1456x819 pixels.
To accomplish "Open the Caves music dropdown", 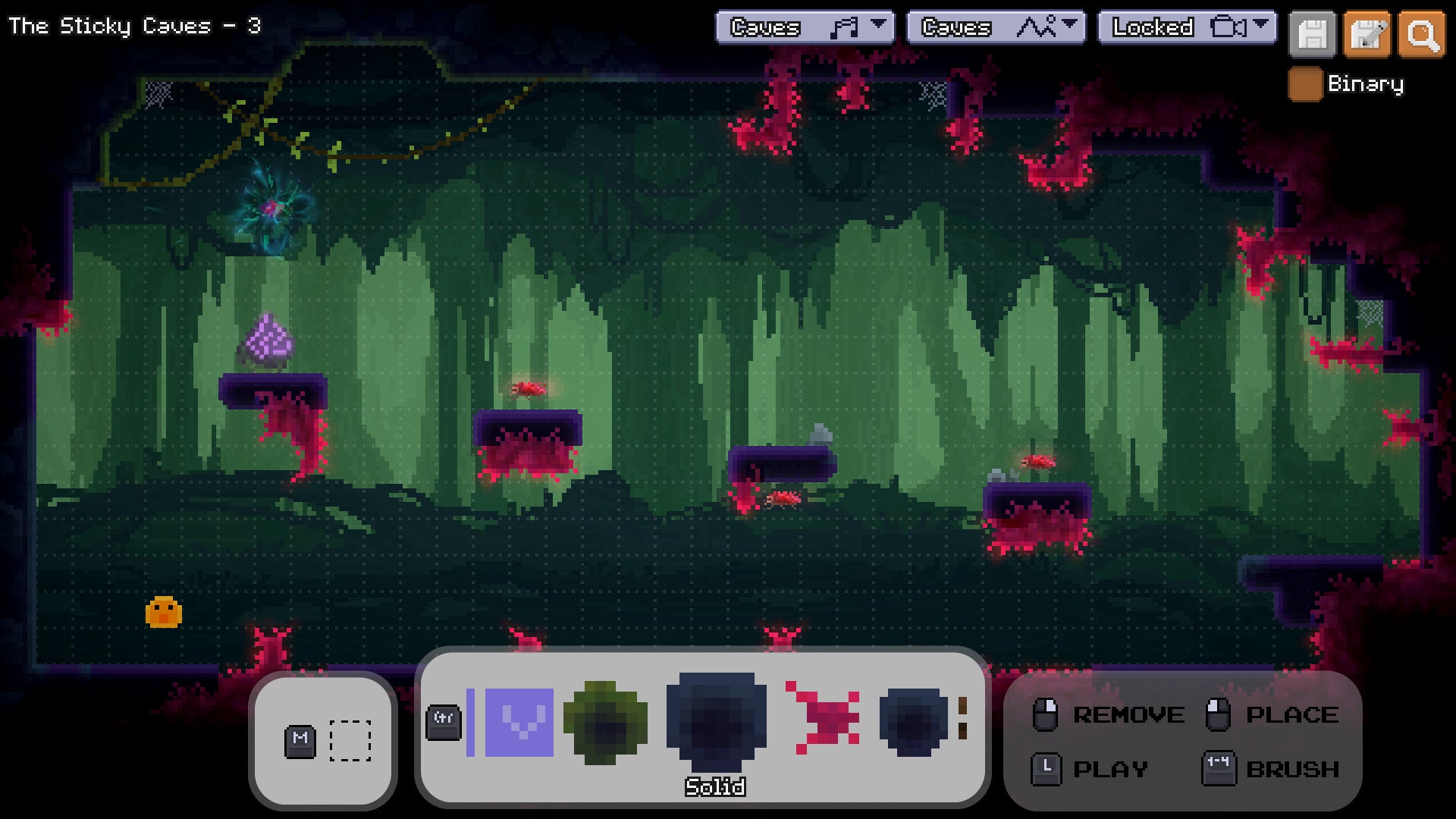I will point(805,27).
